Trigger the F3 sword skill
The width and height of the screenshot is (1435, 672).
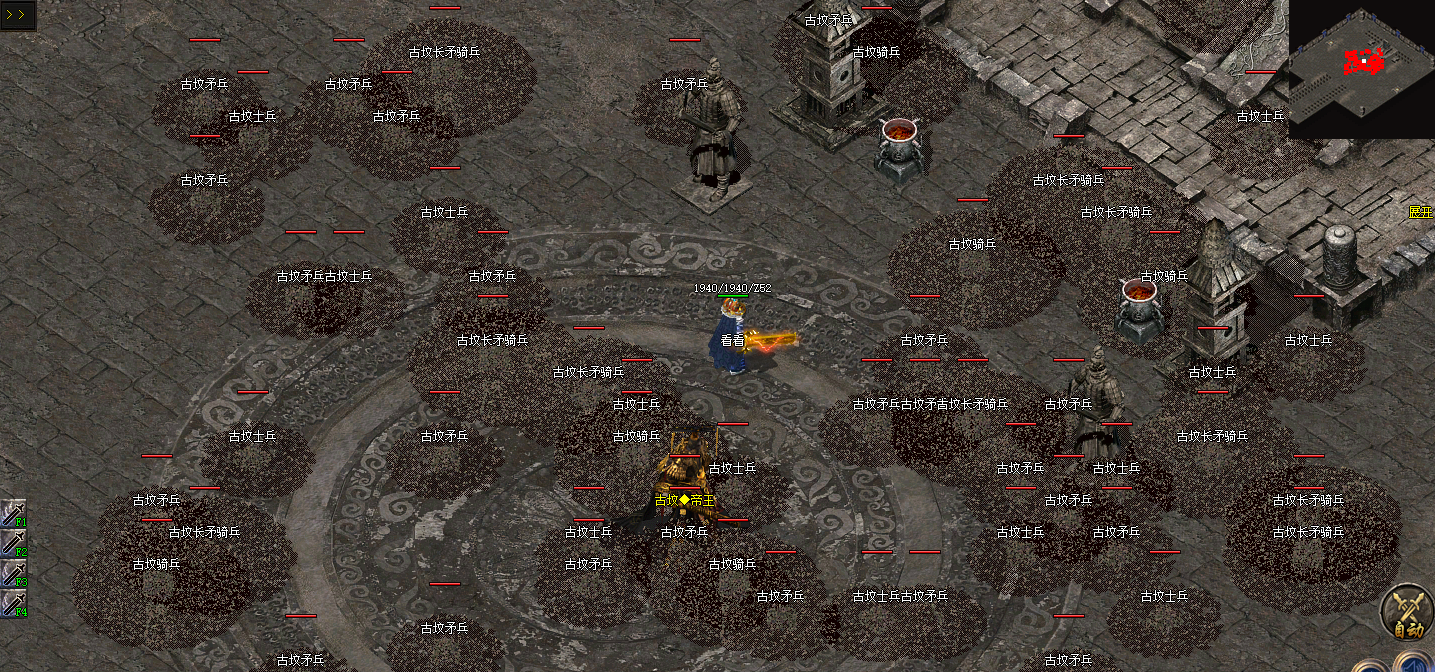click(x=14, y=573)
